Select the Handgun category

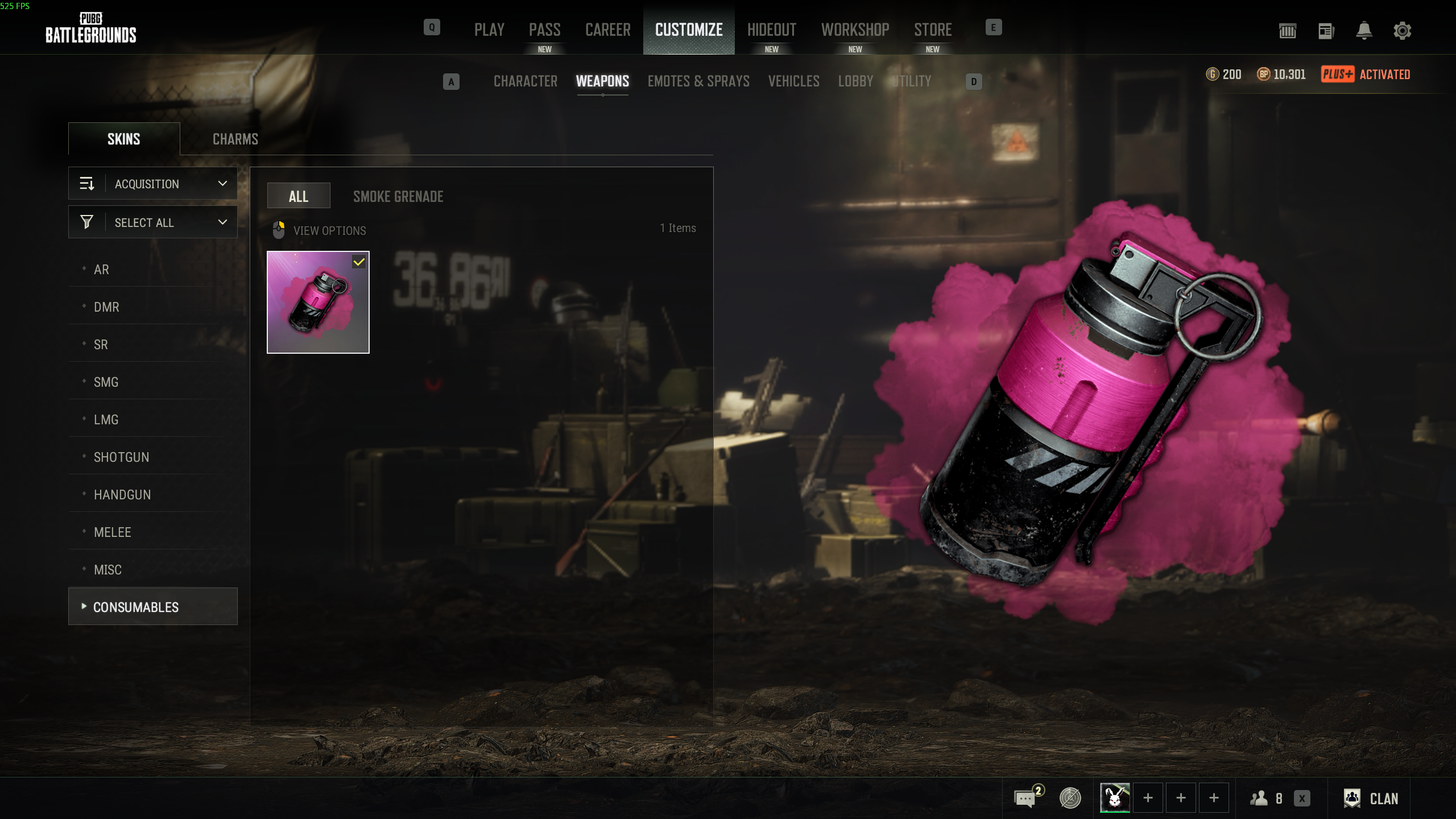[122, 495]
